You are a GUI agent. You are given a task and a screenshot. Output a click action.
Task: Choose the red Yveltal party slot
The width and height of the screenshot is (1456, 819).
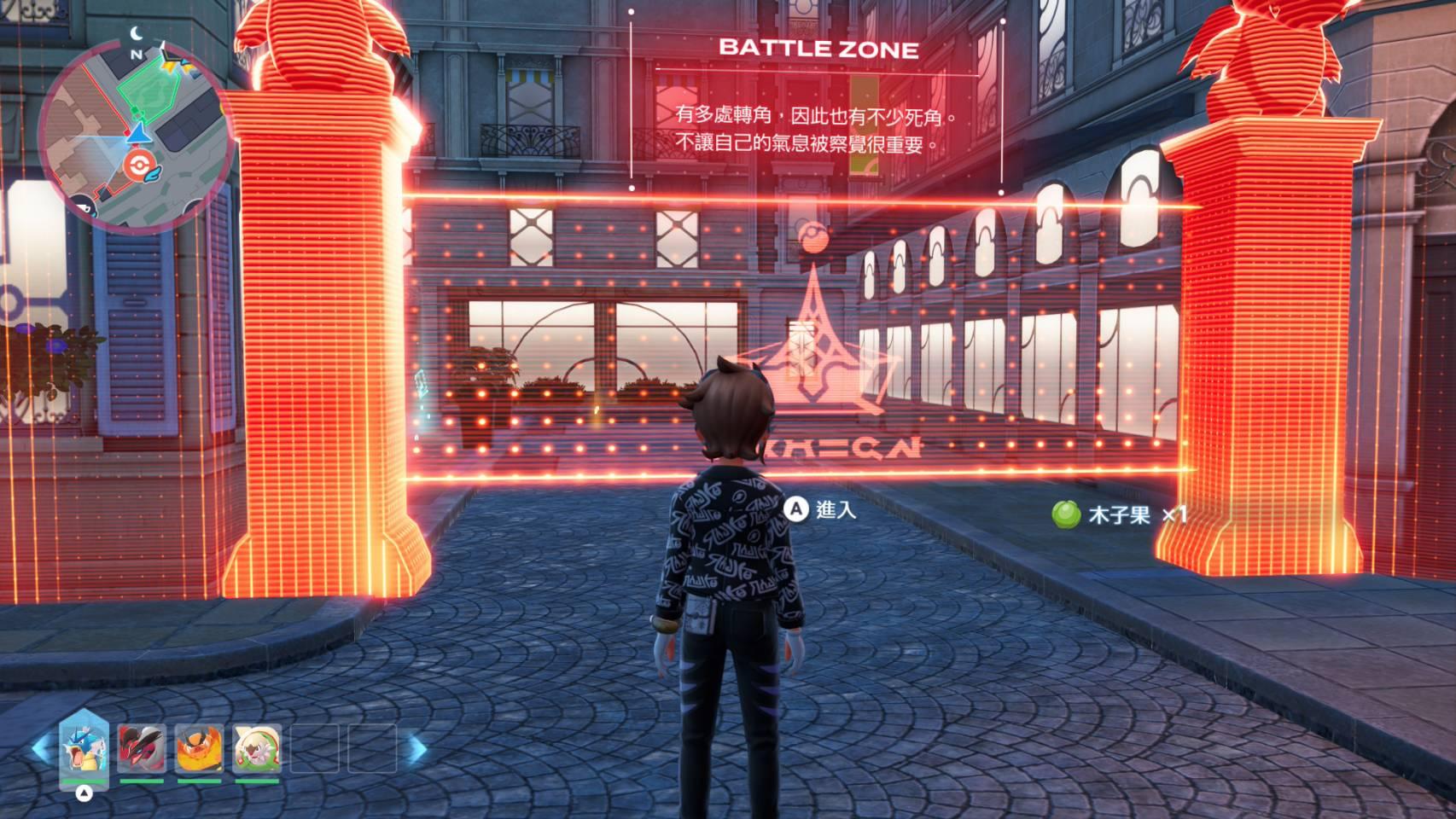(142, 748)
